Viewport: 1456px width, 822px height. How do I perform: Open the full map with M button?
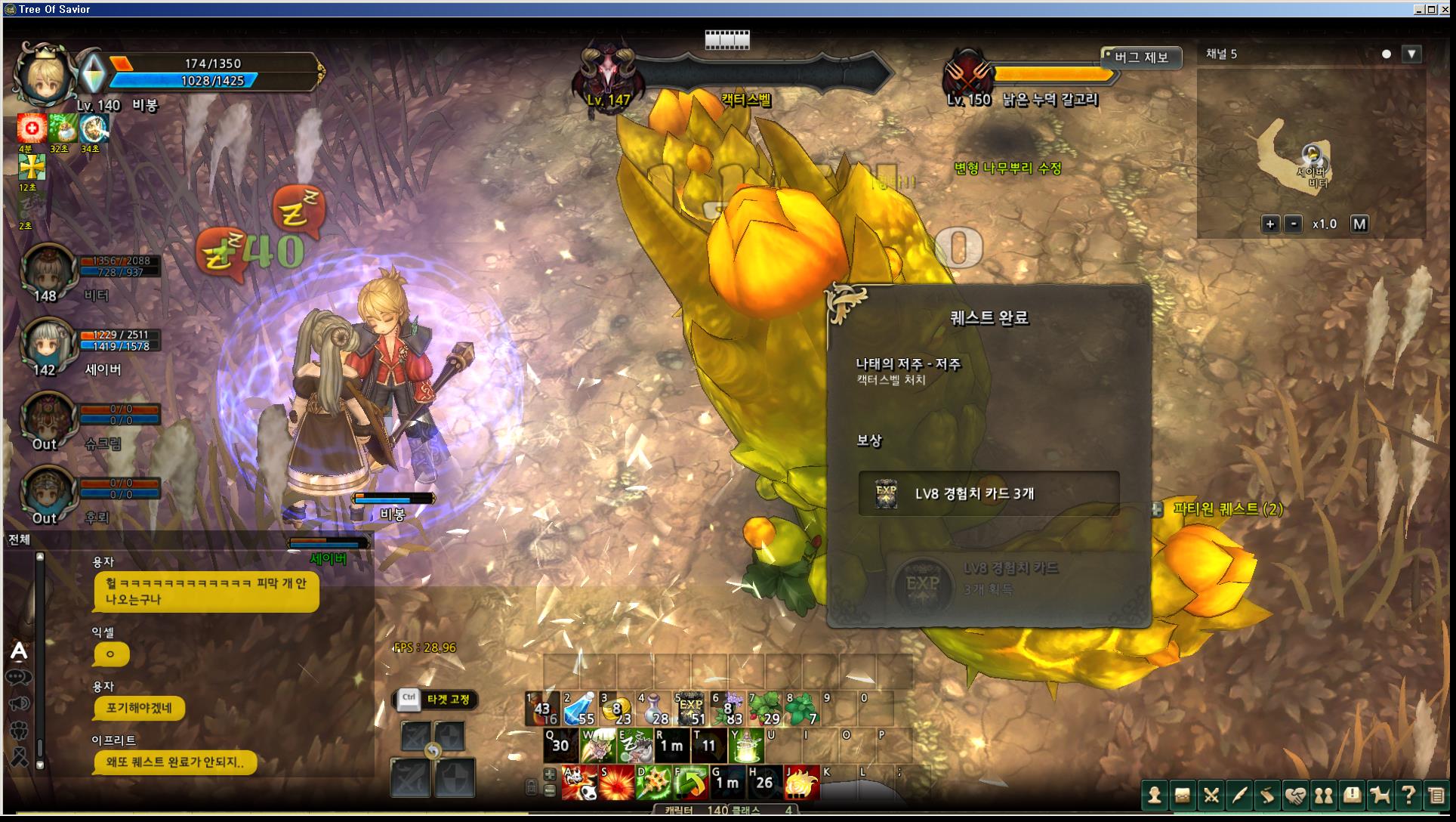pos(1359,224)
